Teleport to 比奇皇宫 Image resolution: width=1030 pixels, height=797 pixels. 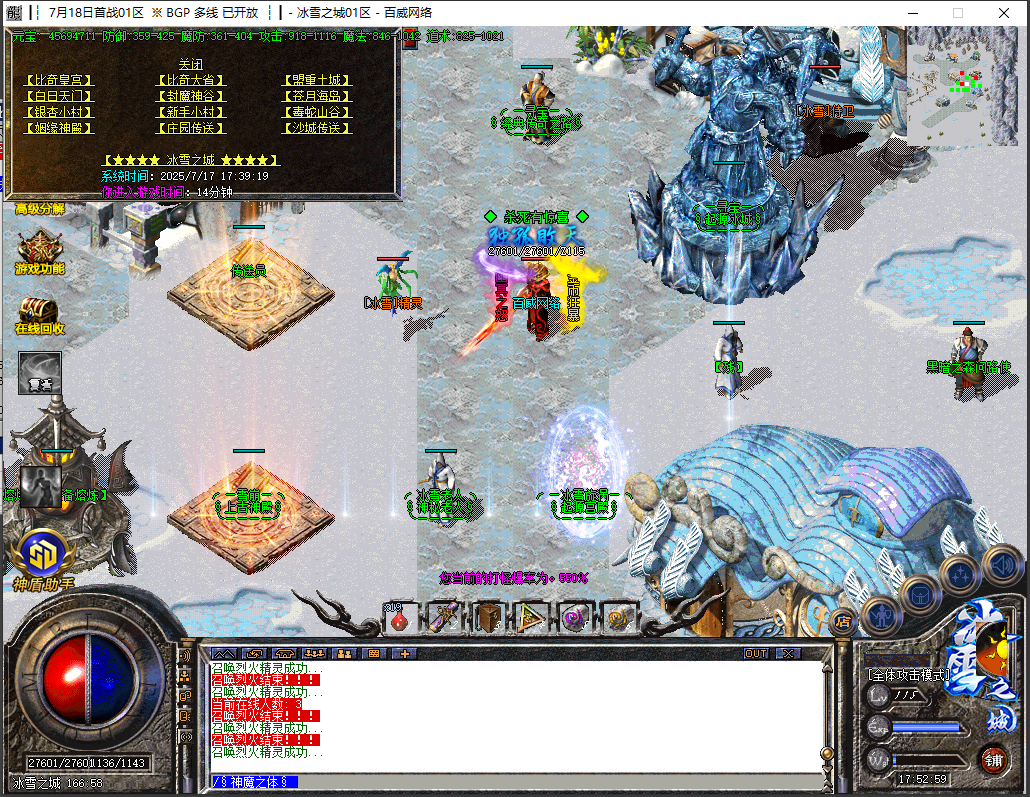click(x=58, y=80)
